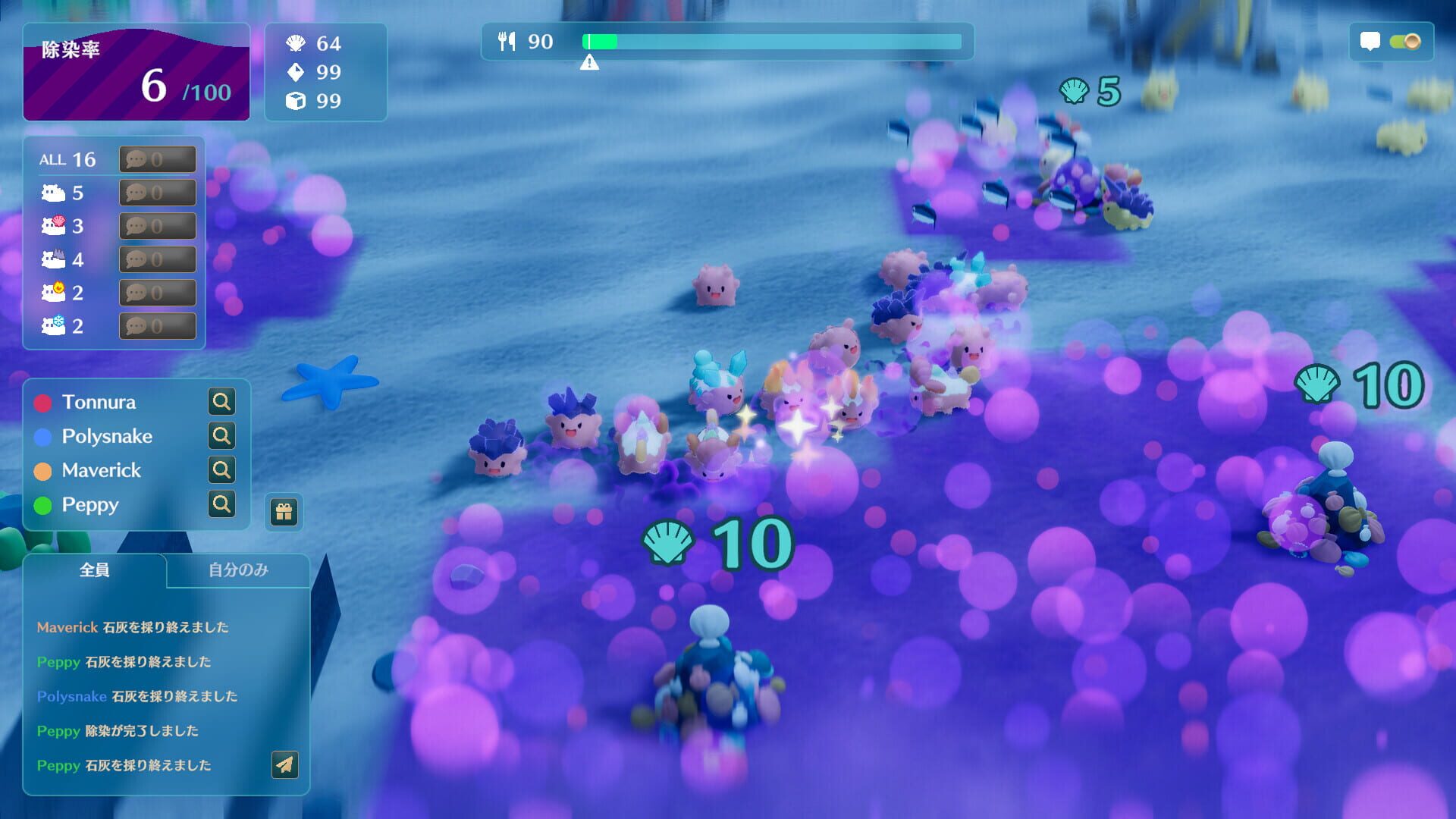Click the fork hunger icon next to 90
This screenshot has height=819, width=1456.
point(507,42)
